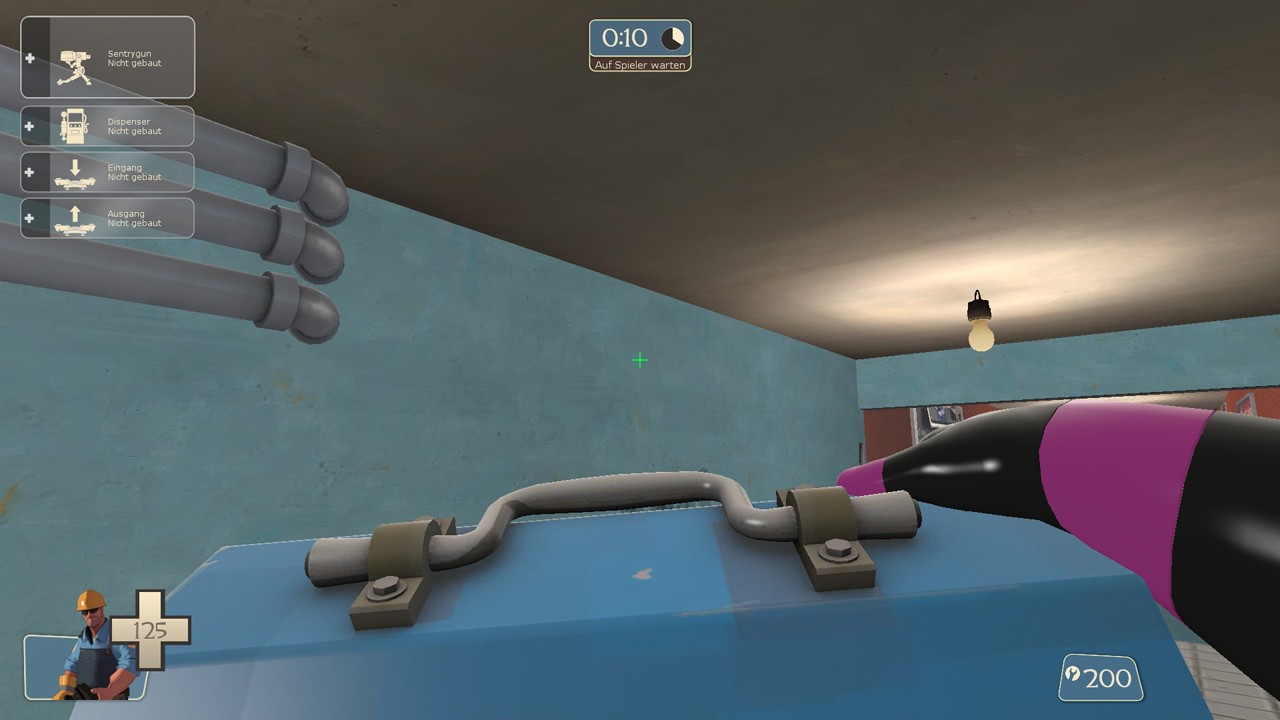The image size is (1280, 720).
Task: Click the health cross symbol
Action: point(152,630)
